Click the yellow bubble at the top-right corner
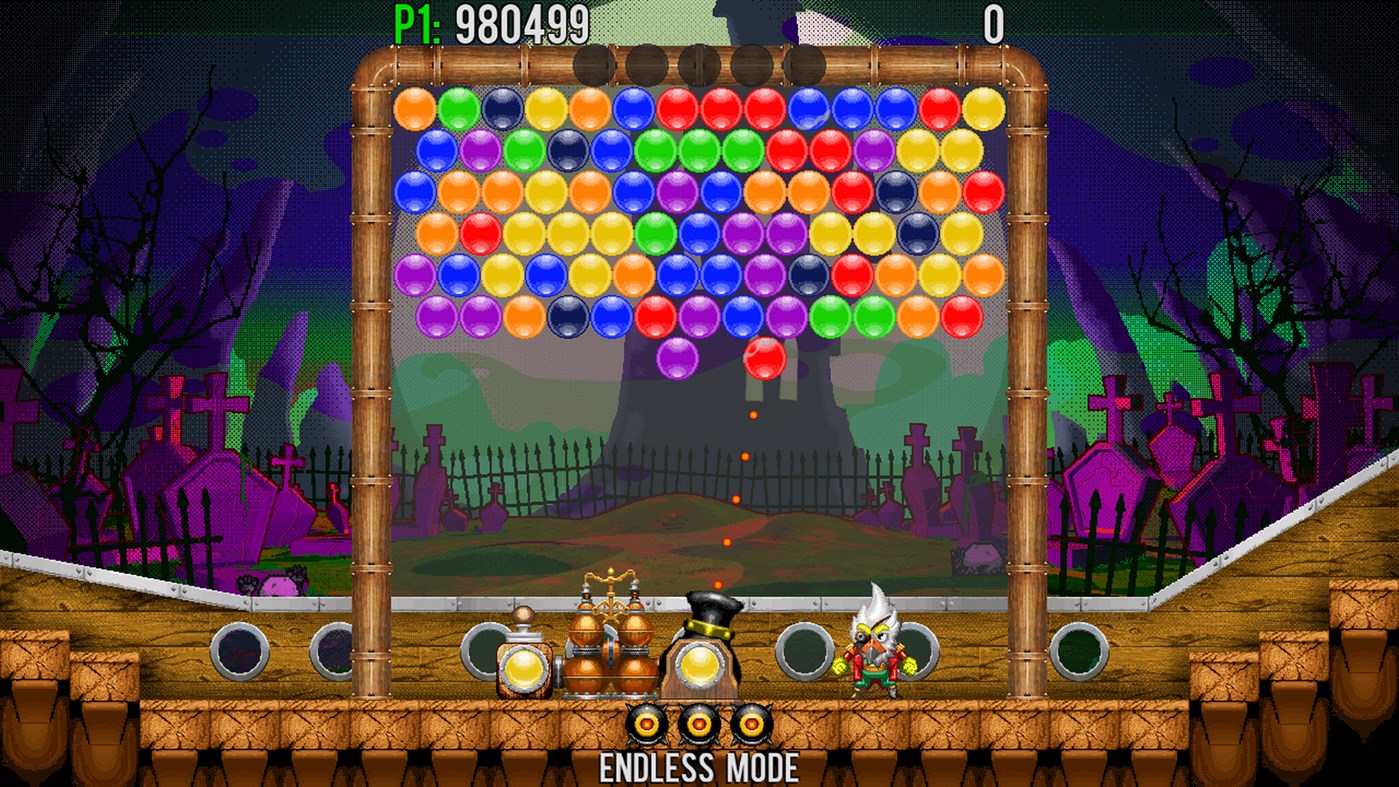Image resolution: width=1399 pixels, height=787 pixels. pos(983,111)
